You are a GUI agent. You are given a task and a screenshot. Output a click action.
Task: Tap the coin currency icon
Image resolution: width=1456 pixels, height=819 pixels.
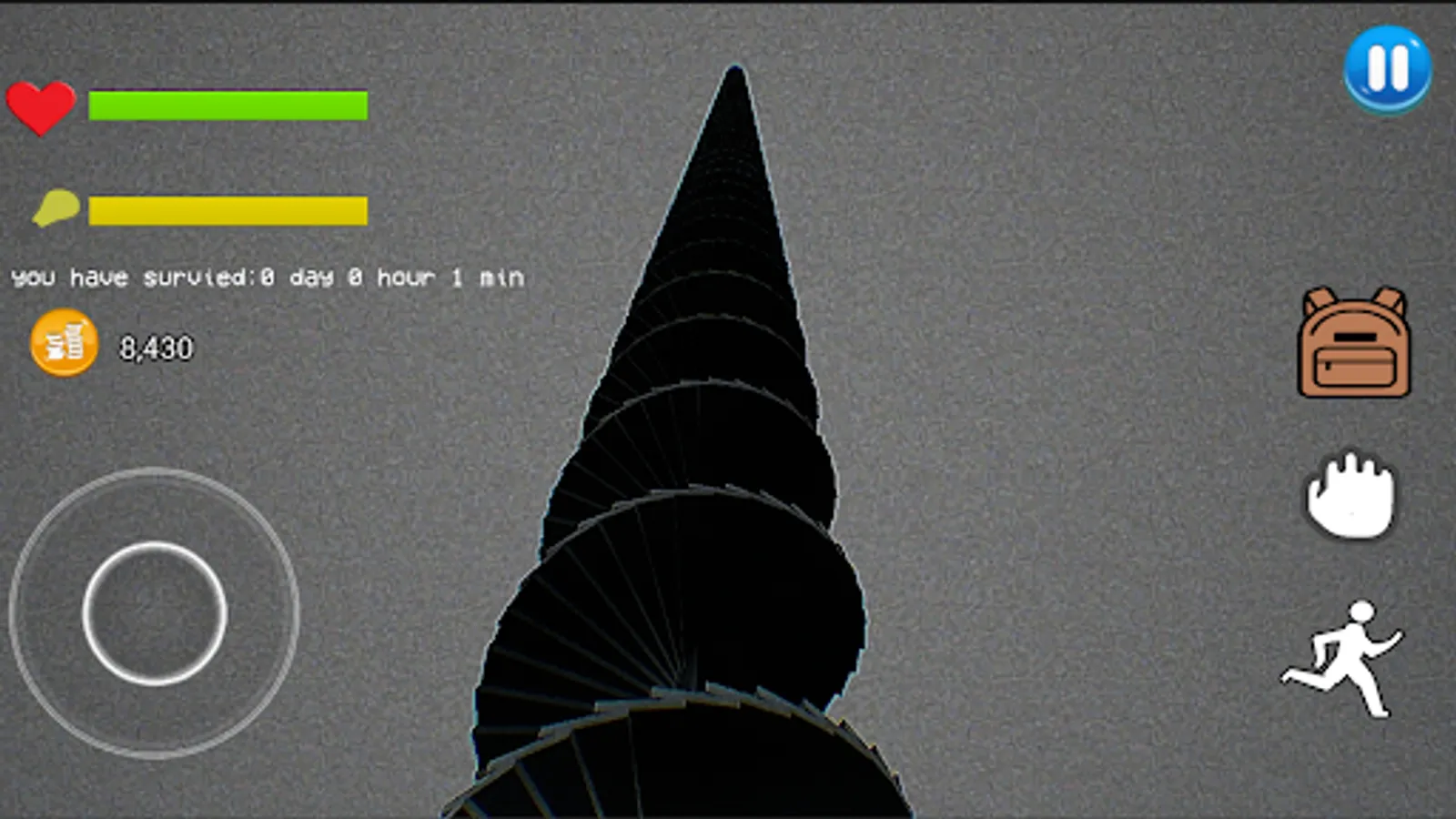point(62,345)
